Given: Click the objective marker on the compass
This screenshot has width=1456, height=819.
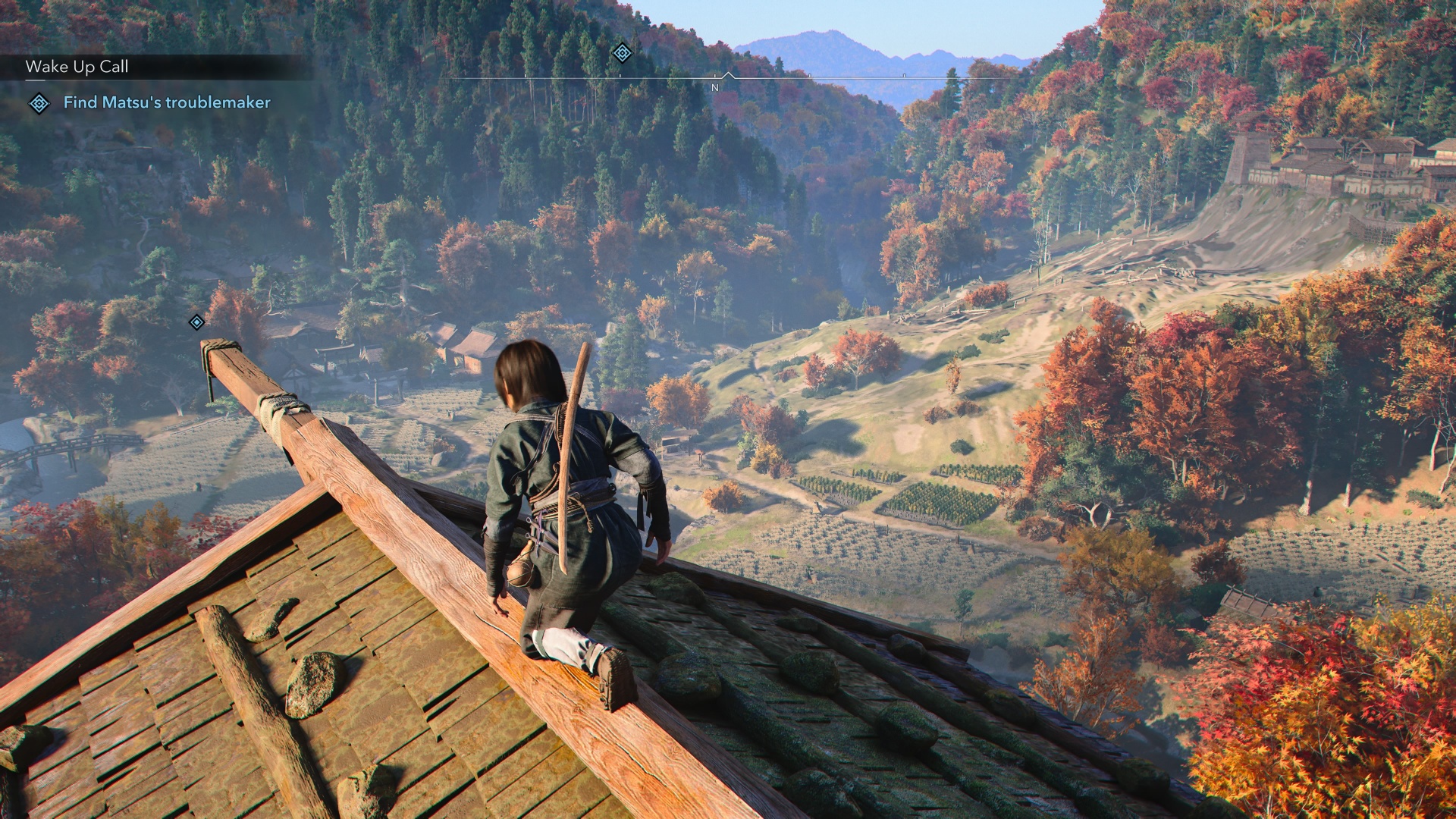Looking at the screenshot, I should [x=622, y=52].
